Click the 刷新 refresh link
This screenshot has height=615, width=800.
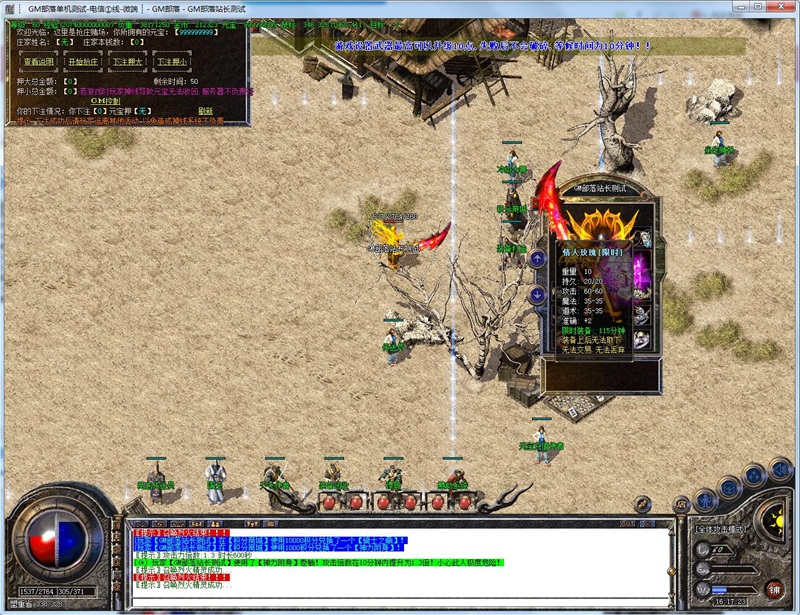205,111
